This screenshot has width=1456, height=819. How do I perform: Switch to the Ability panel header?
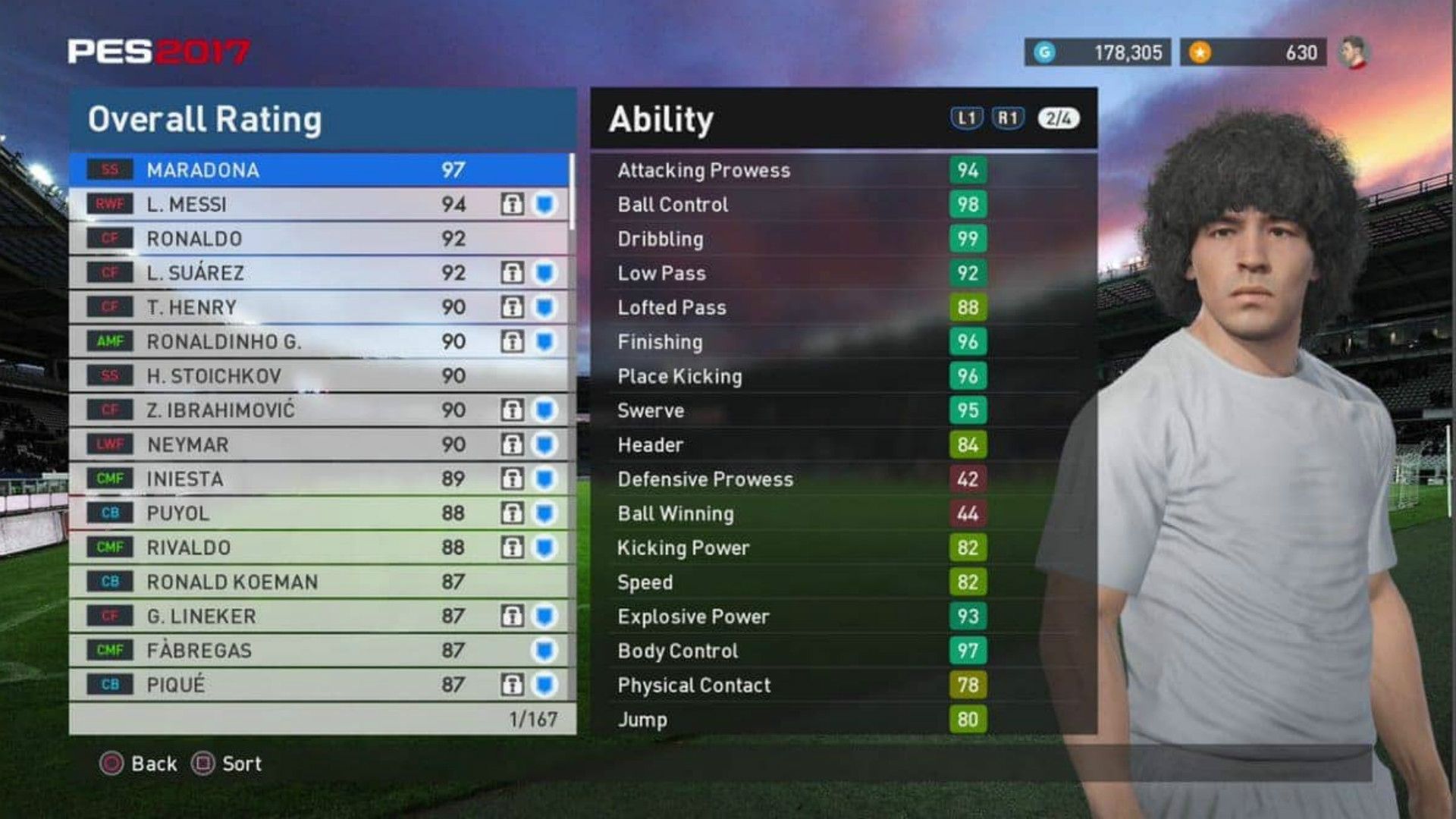pyautogui.click(x=664, y=118)
